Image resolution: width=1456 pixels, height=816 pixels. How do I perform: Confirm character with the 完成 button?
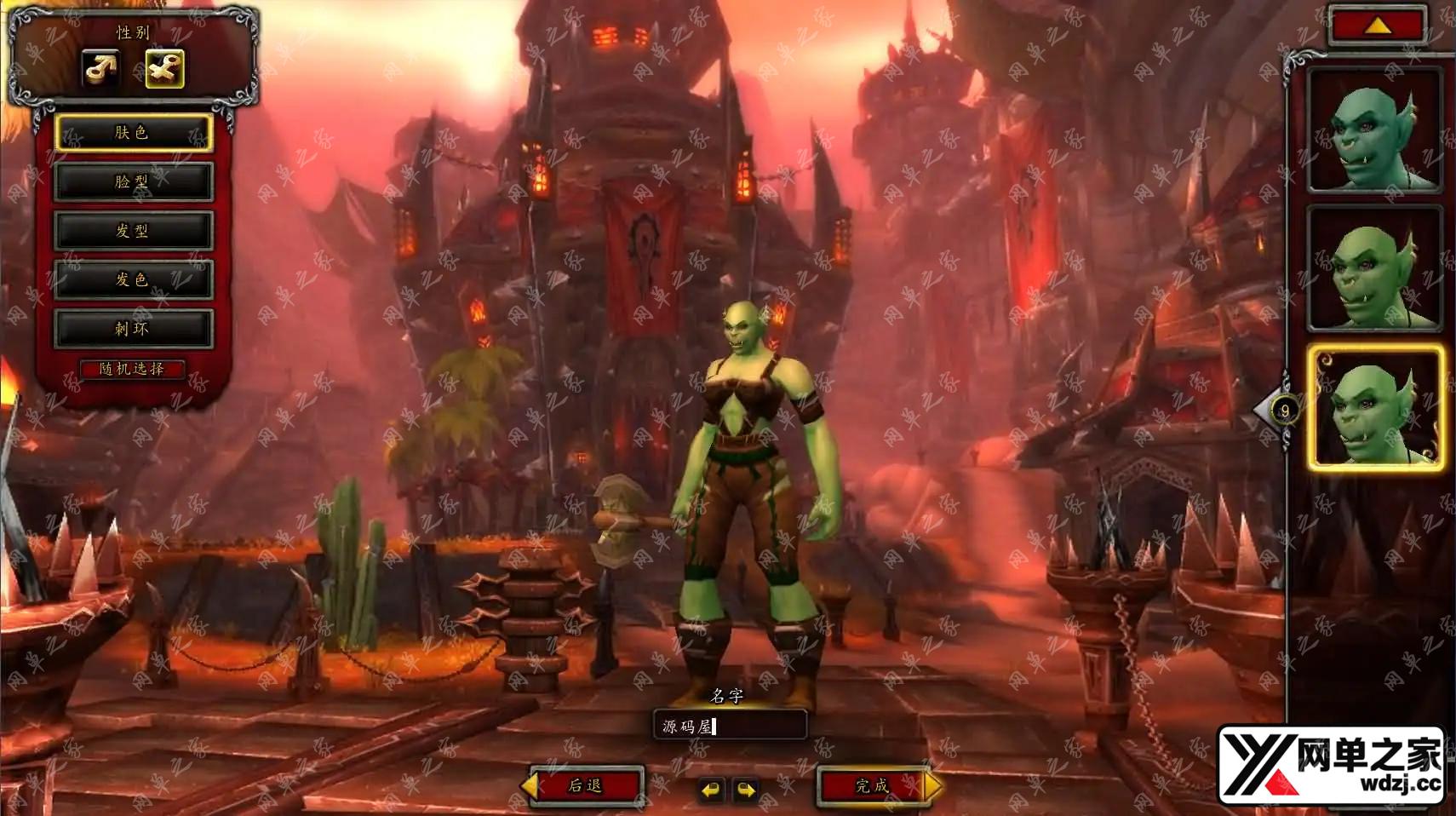(872, 785)
